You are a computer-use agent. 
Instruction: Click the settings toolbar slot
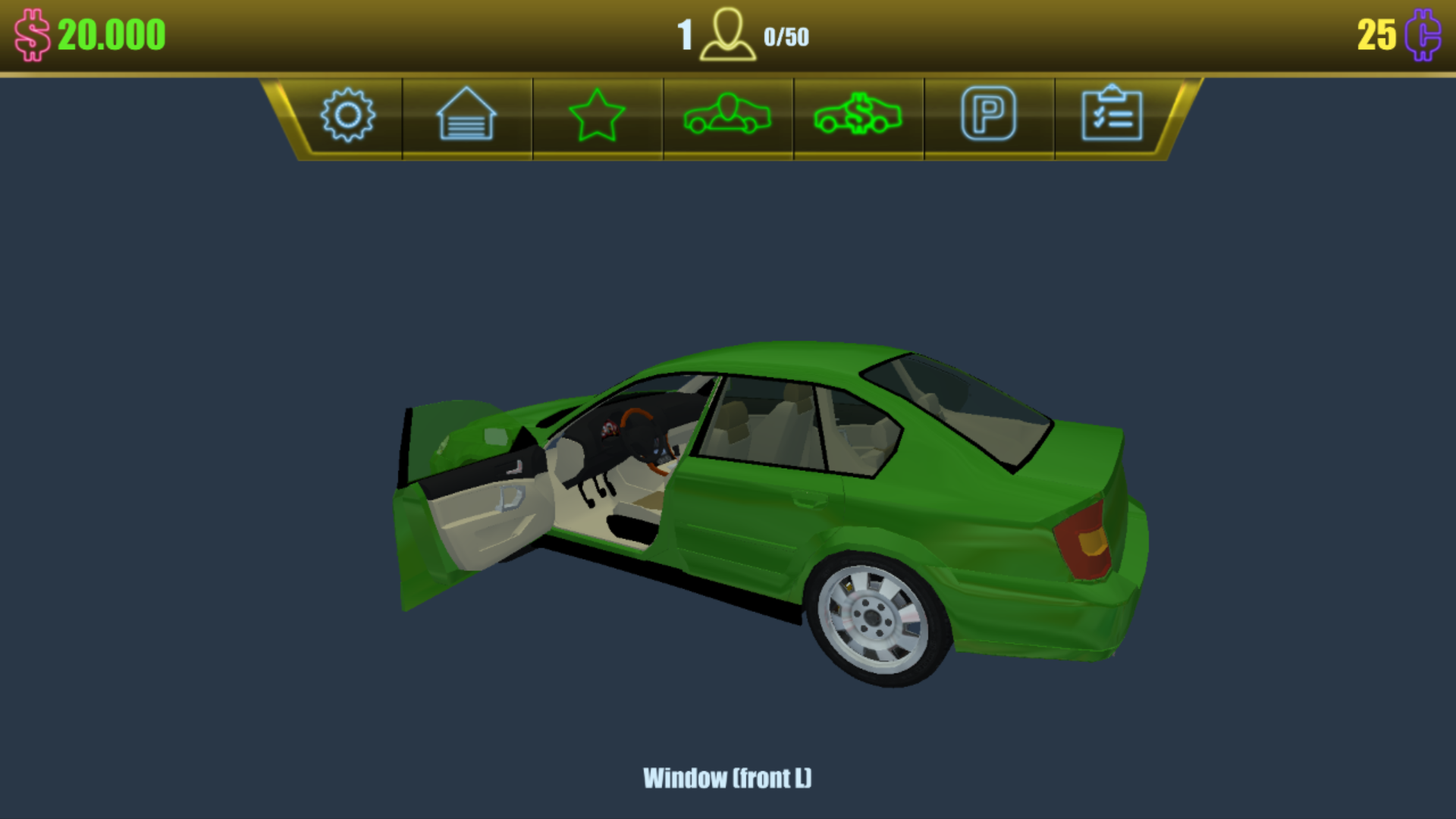[x=349, y=116]
